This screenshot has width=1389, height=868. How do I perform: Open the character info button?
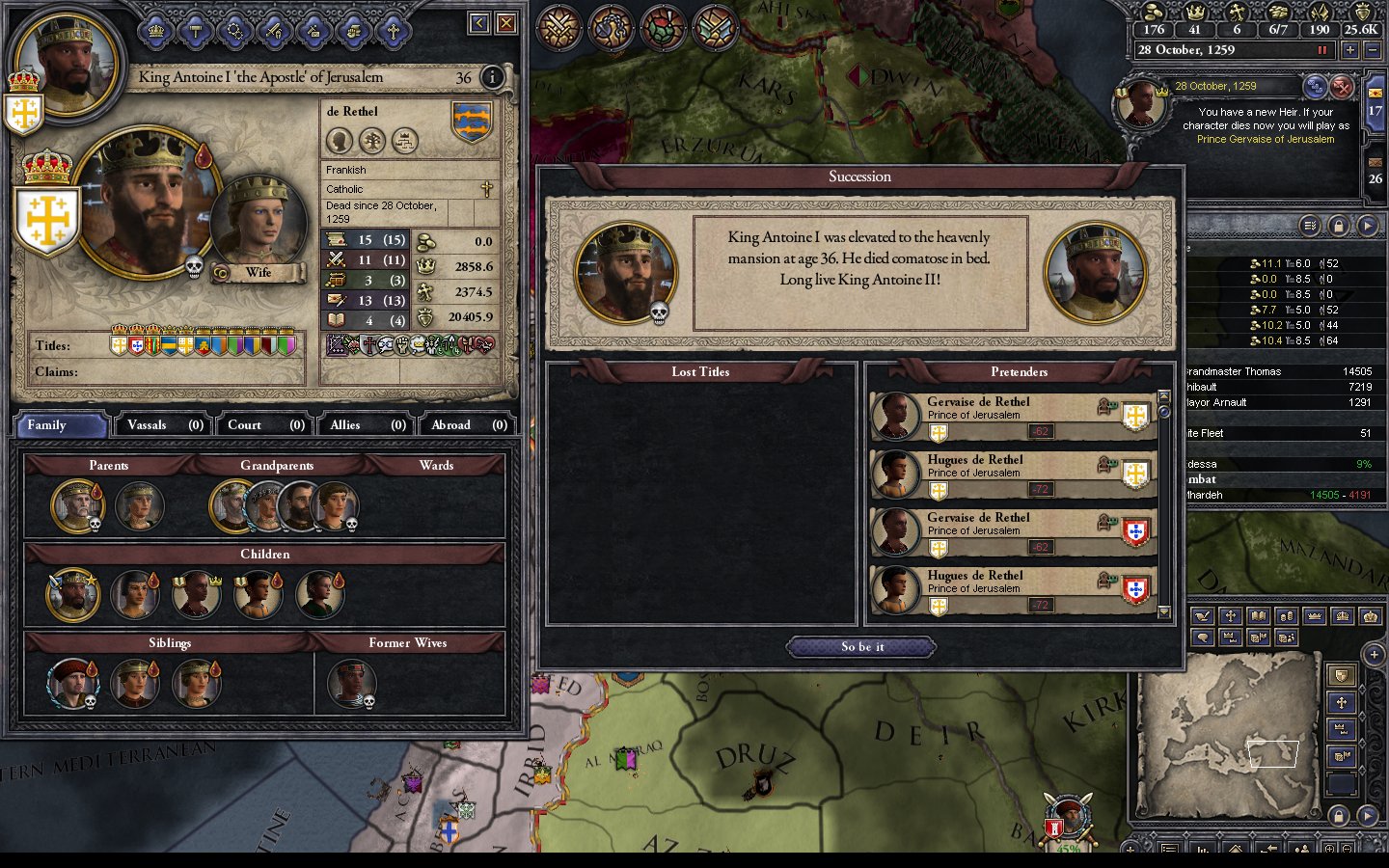(492, 77)
